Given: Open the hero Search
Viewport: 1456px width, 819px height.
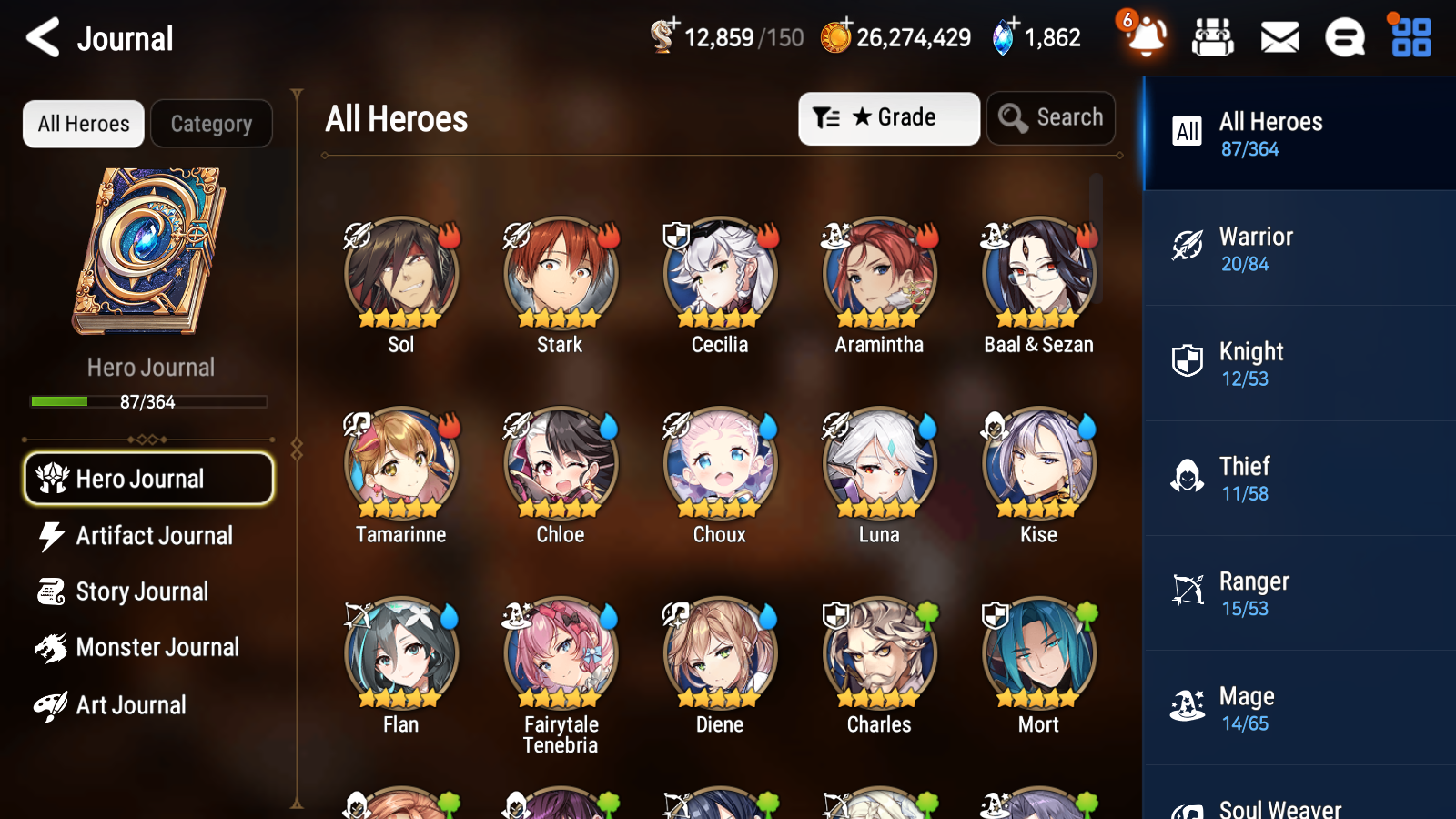Looking at the screenshot, I should point(1051,117).
